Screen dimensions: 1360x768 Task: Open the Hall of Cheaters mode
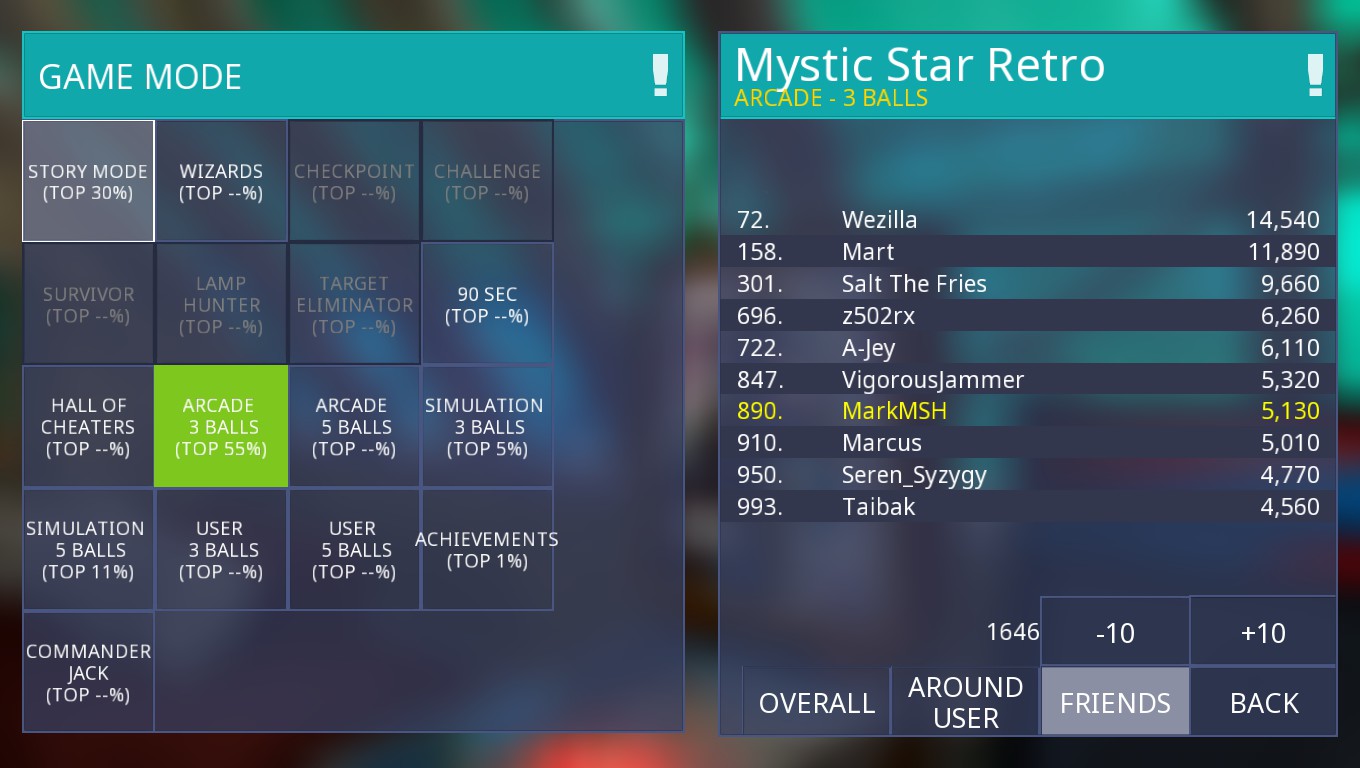tap(88, 427)
